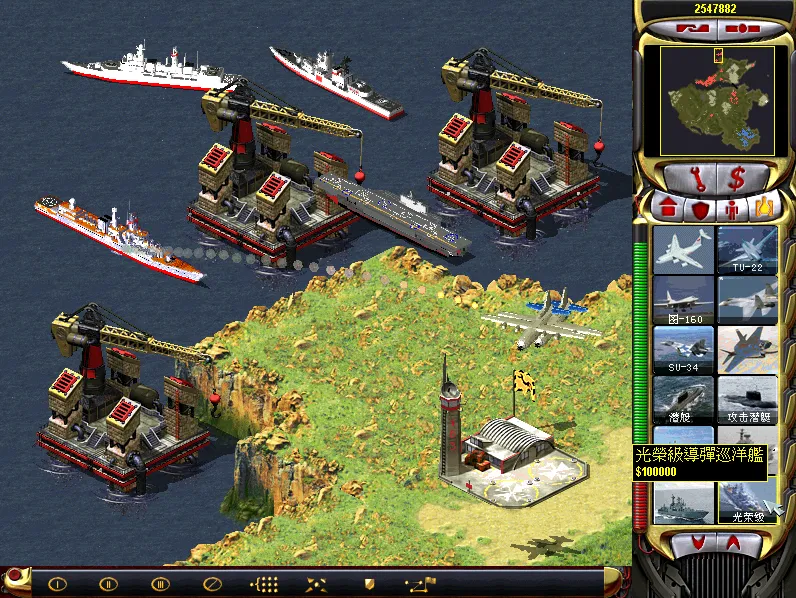Build the white transport plane cameo

pos(683,250)
